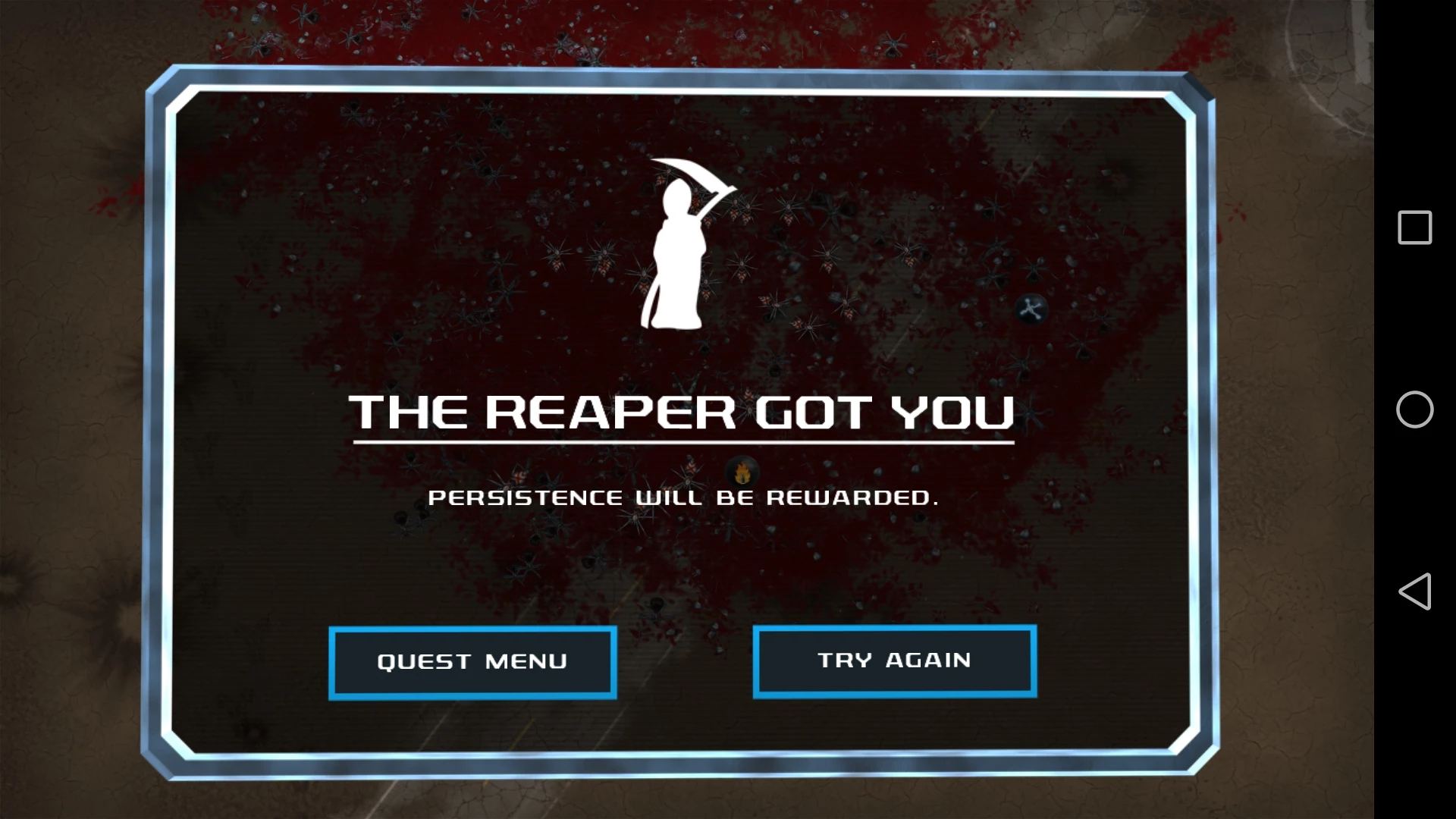Image resolution: width=1456 pixels, height=819 pixels.
Task: Tap the Android back triangle button
Action: pos(1414,591)
